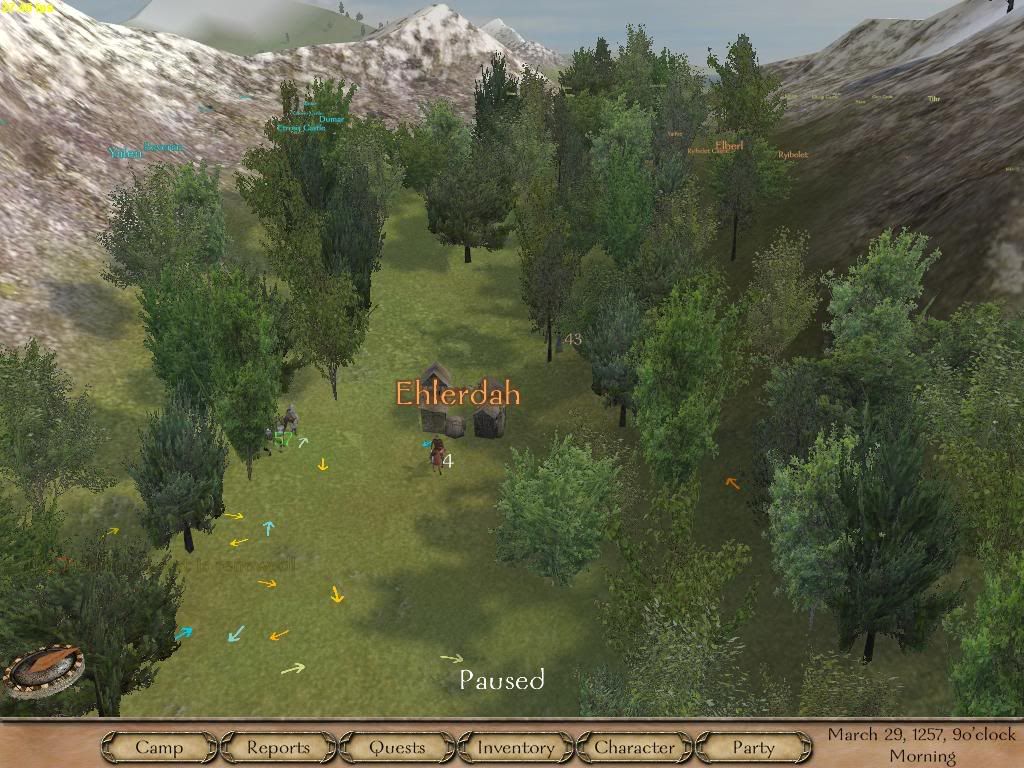Open the Party screen
This screenshot has width=1024, height=768.
click(753, 747)
